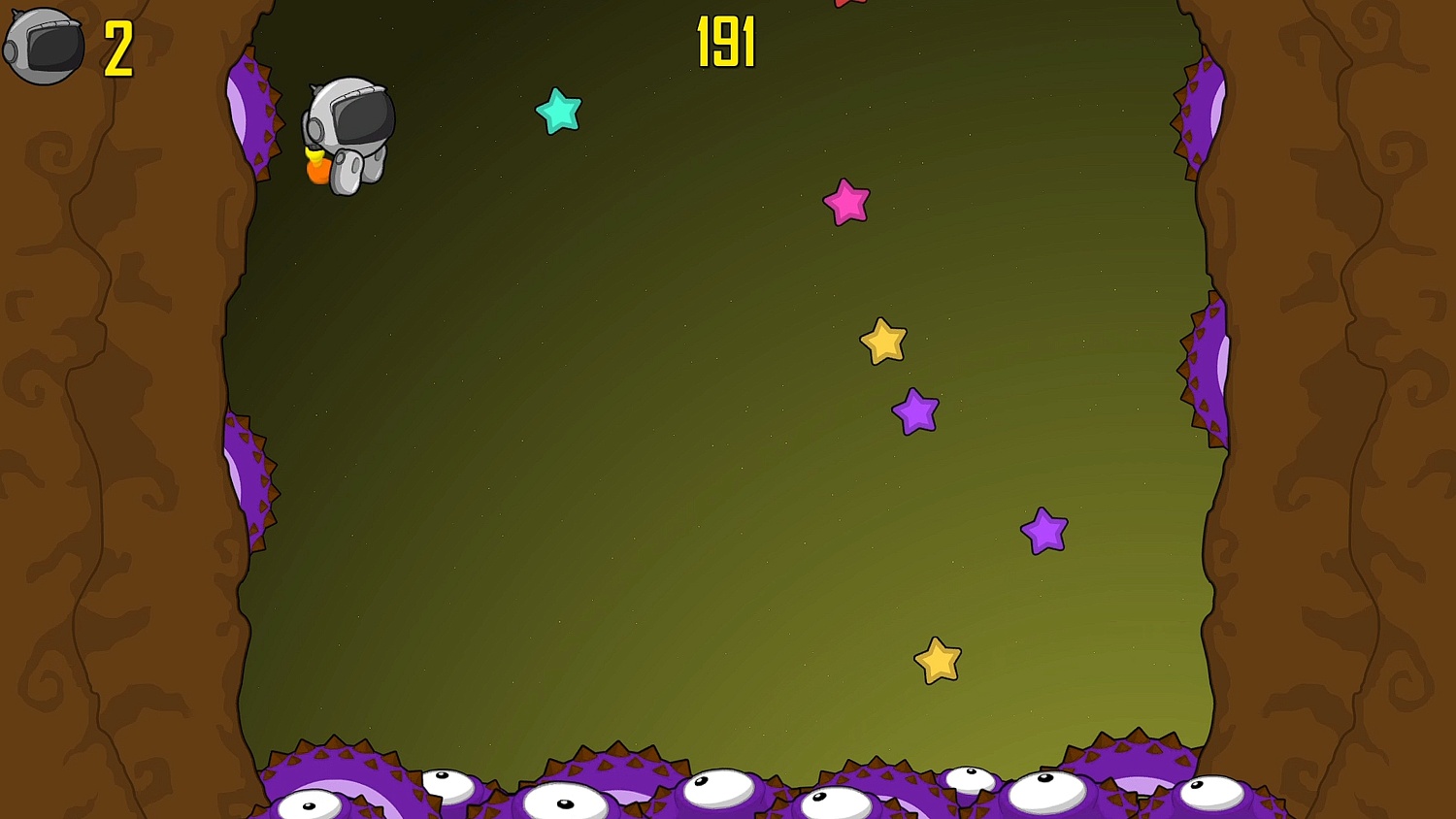This screenshot has height=819, width=1456.
Task: Click the leftmost purple creature's eye
Action: tap(311, 804)
